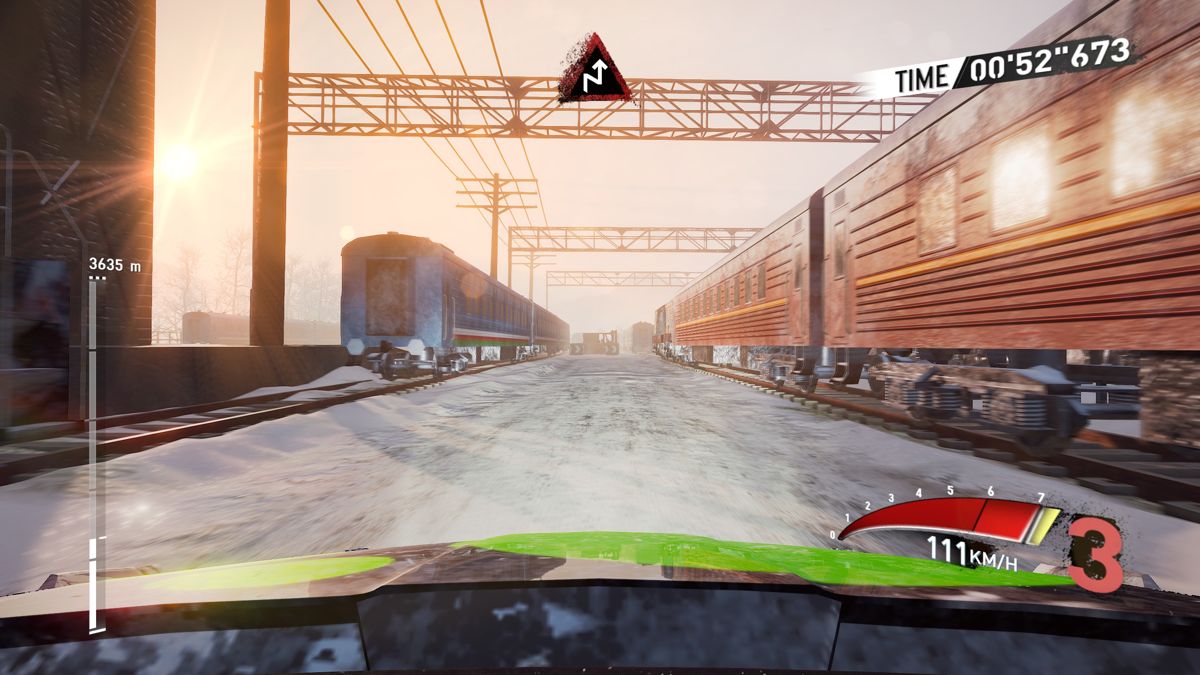Screen dimensions: 1200x675
Task: Click the triangular pace note turn icon
Action: coord(596,72)
